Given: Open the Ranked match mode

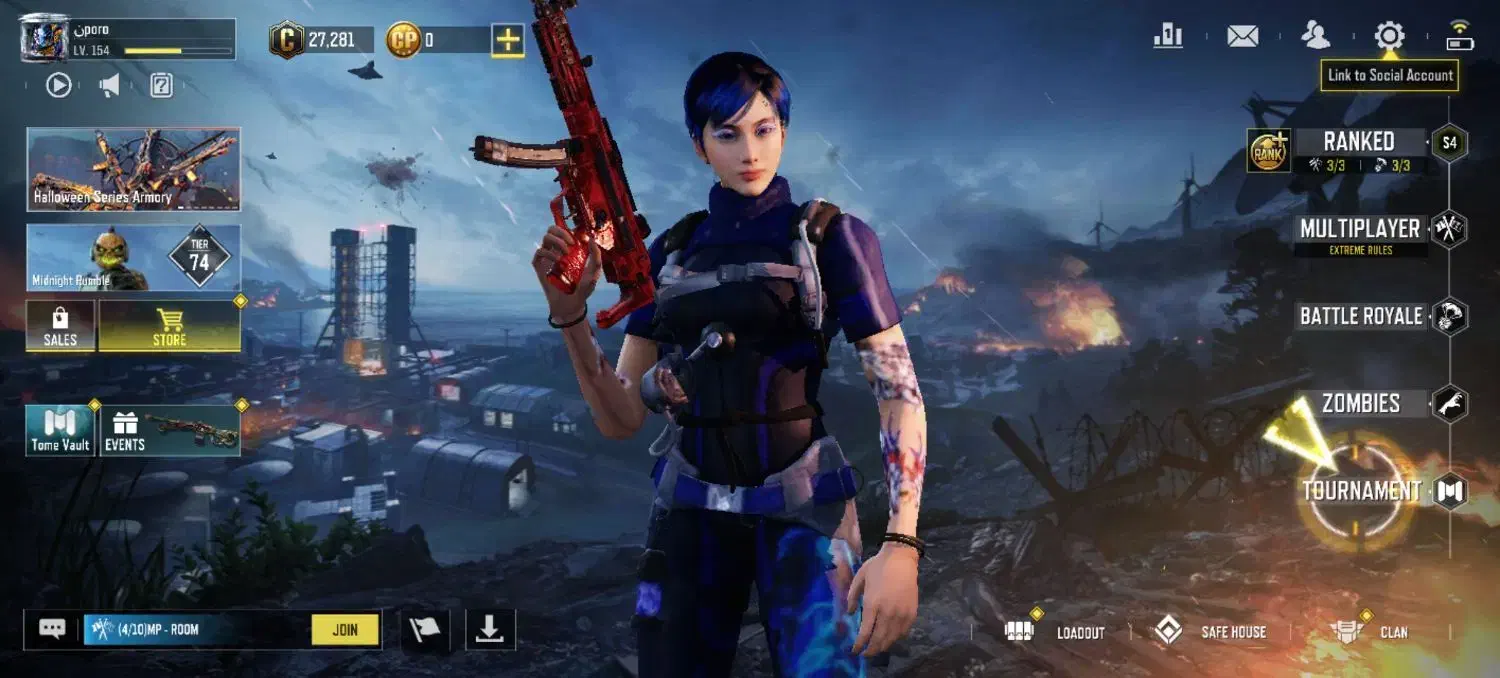Looking at the screenshot, I should pyautogui.click(x=1358, y=142).
